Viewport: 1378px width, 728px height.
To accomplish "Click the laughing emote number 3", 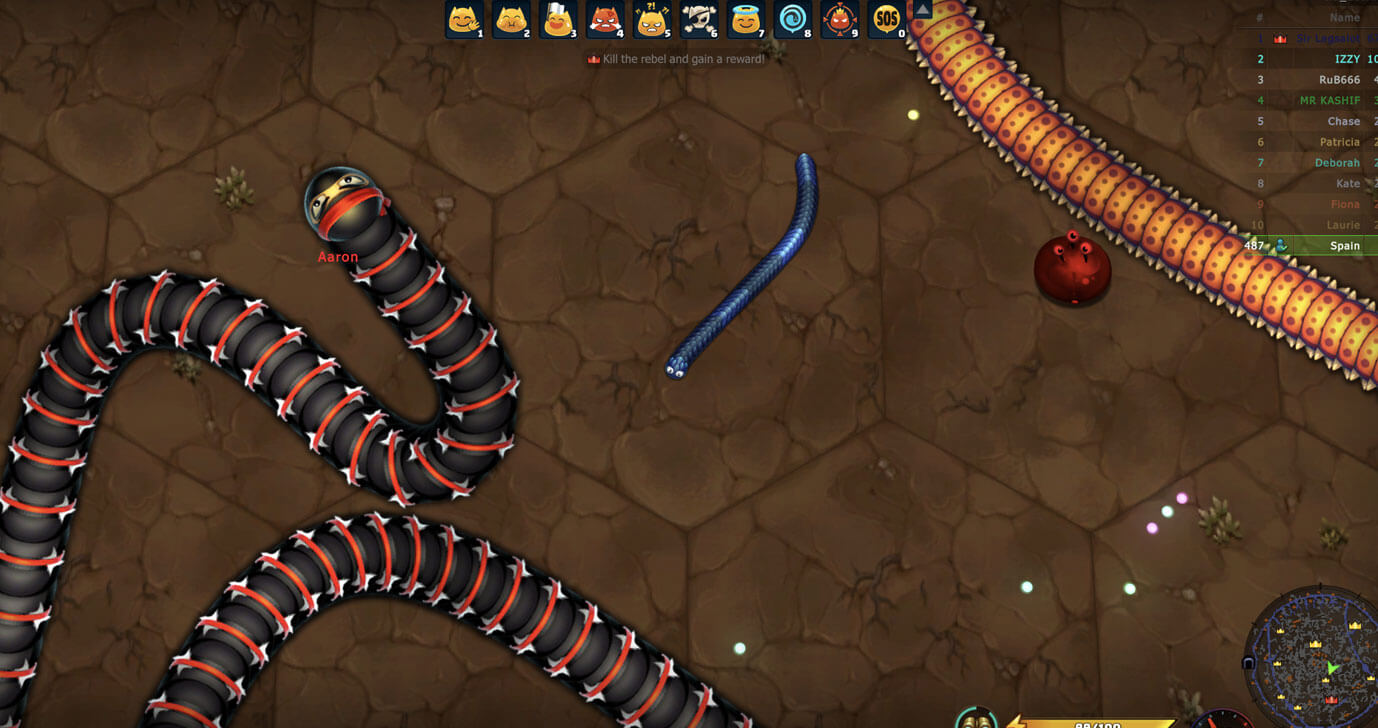I will click(510, 20).
